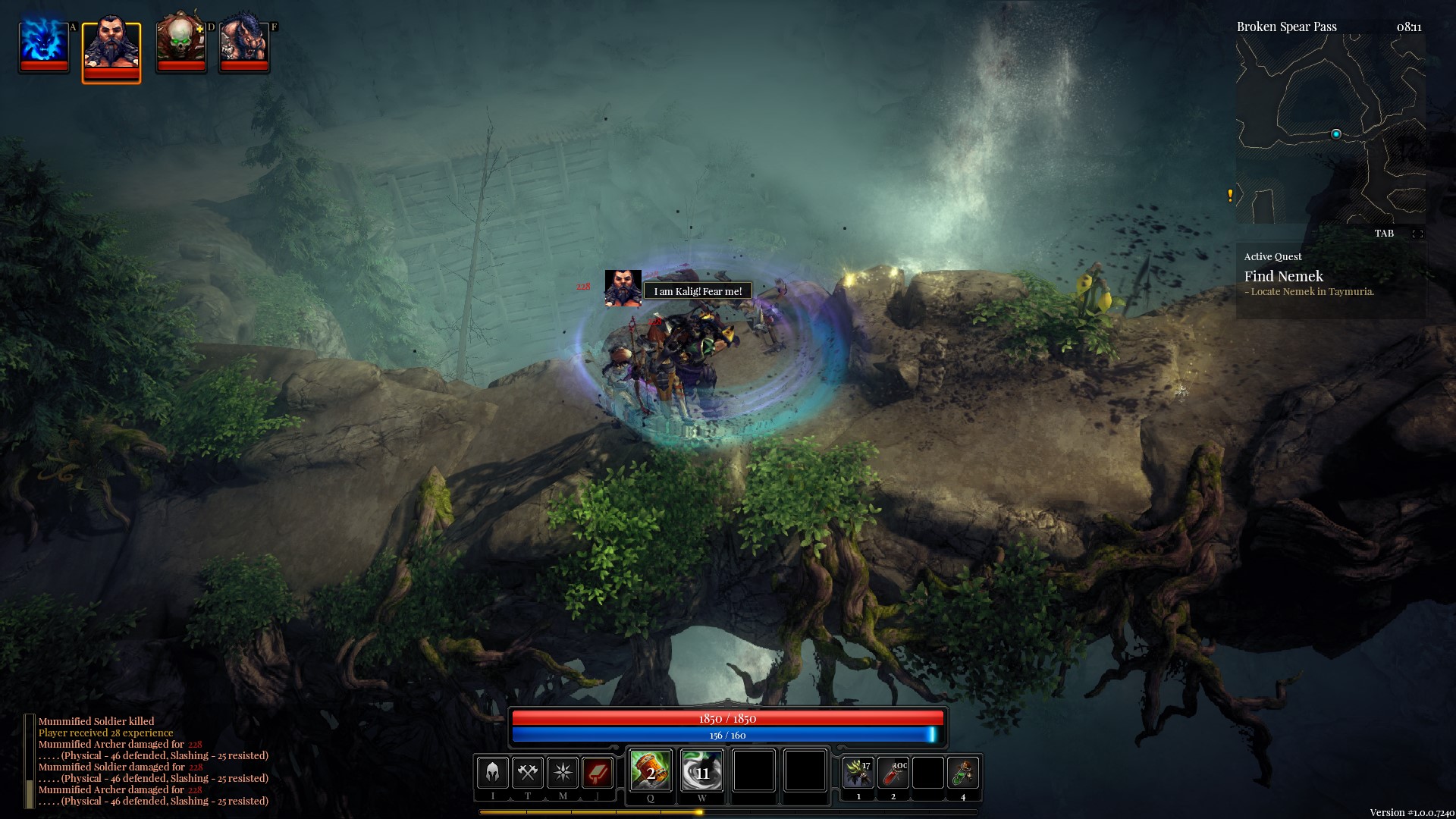1456x819 pixels.
Task: Drink the red health potion
Action: 893,773
